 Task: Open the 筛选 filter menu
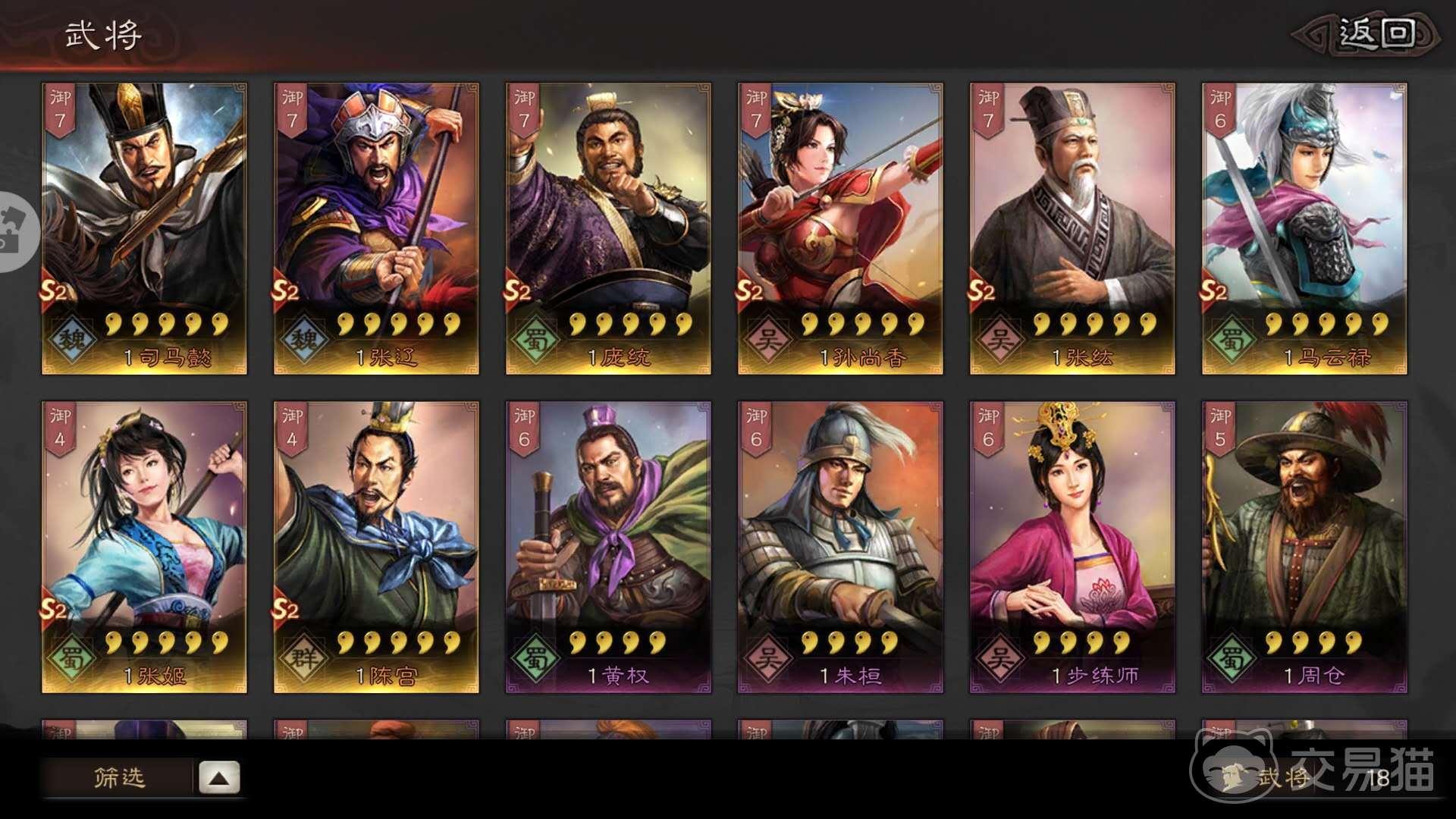point(118,777)
